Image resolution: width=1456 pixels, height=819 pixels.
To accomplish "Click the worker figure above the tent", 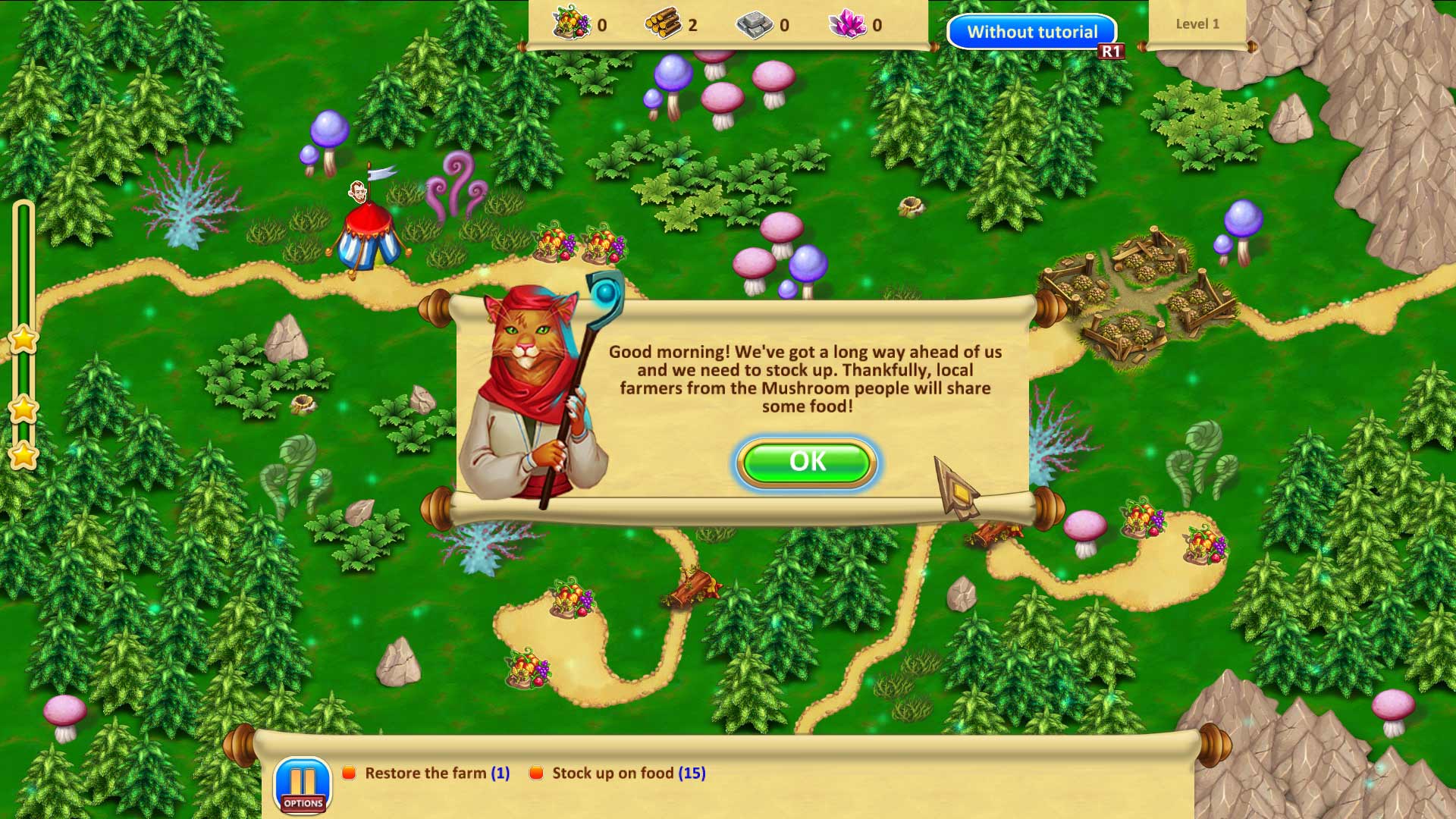I will coord(356,191).
